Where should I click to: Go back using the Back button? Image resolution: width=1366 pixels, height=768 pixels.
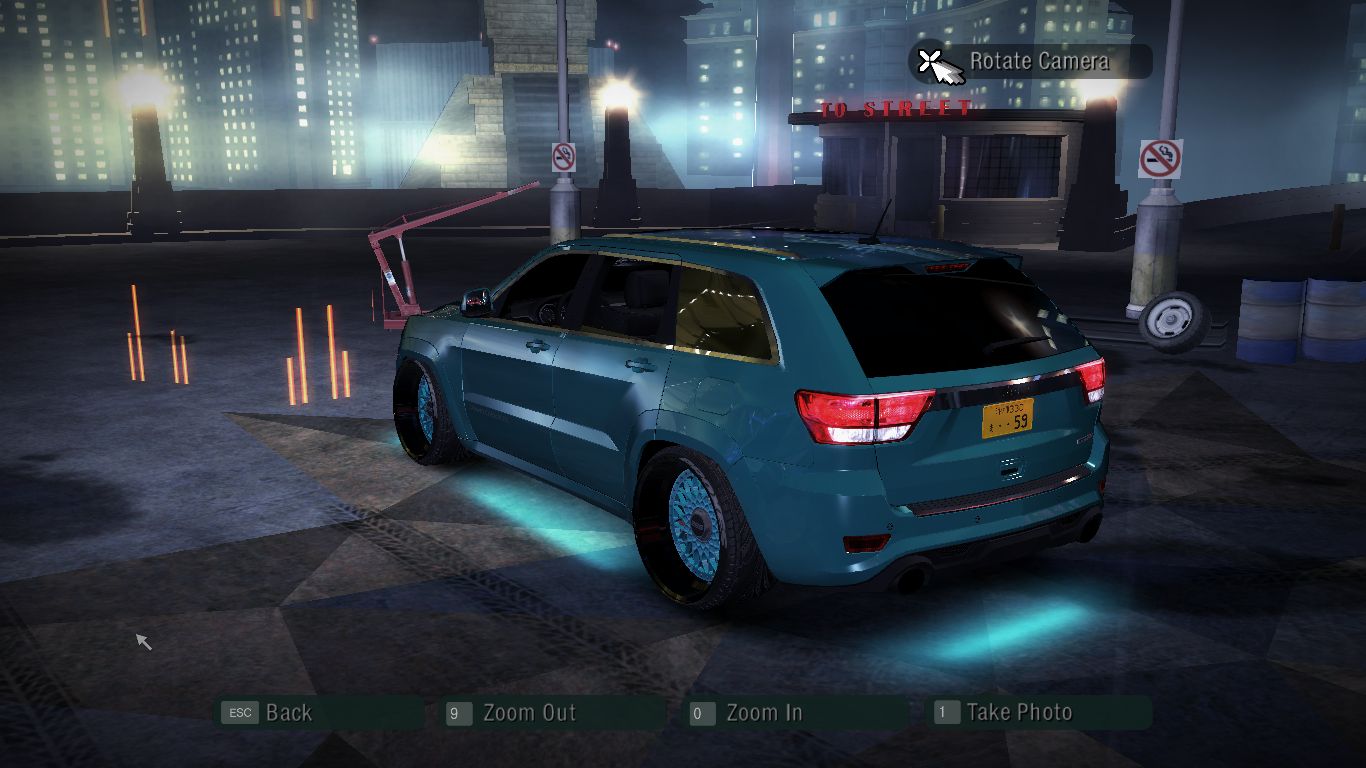point(288,713)
